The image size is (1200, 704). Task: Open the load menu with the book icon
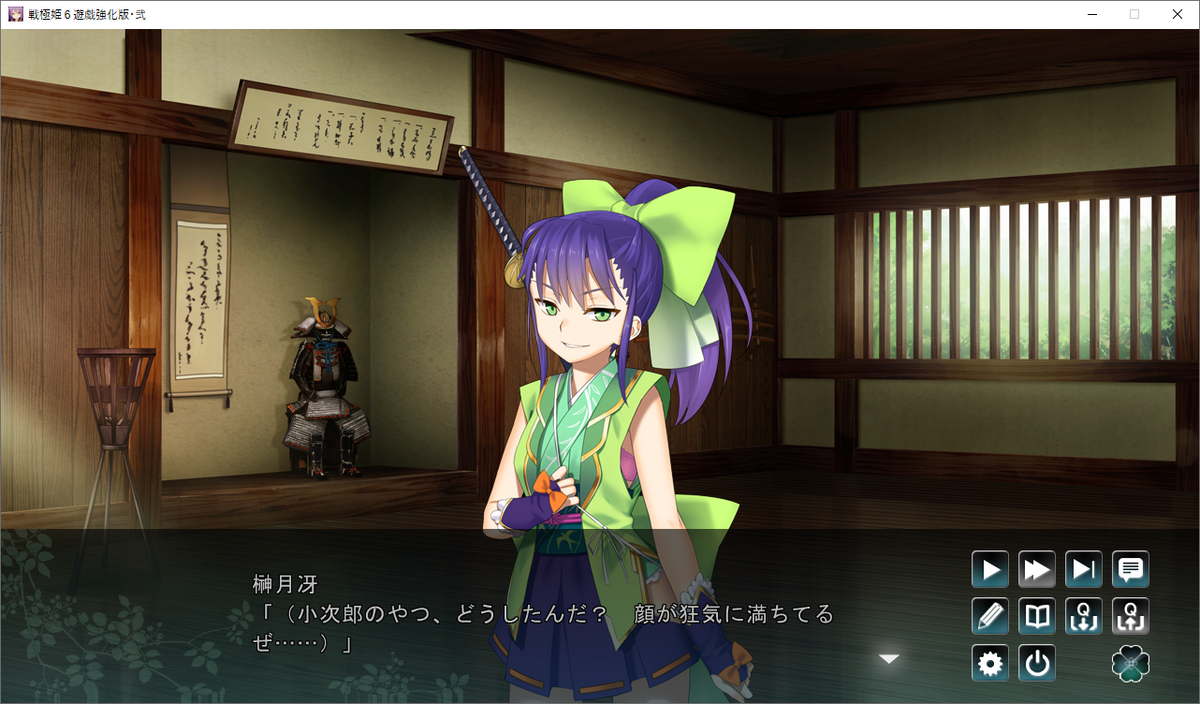click(1037, 616)
